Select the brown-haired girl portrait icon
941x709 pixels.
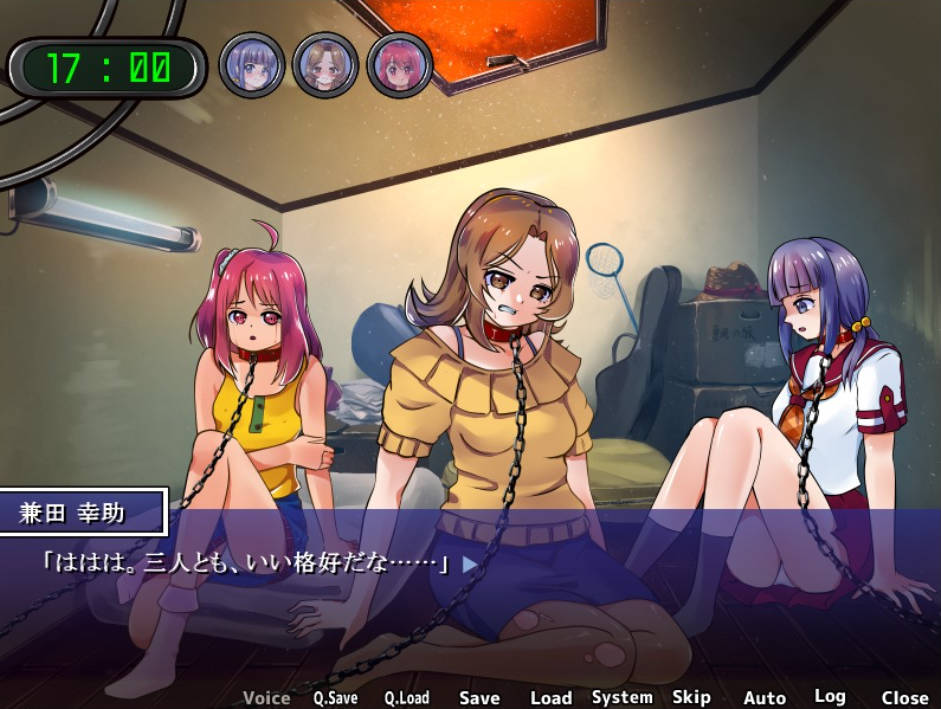[325, 65]
